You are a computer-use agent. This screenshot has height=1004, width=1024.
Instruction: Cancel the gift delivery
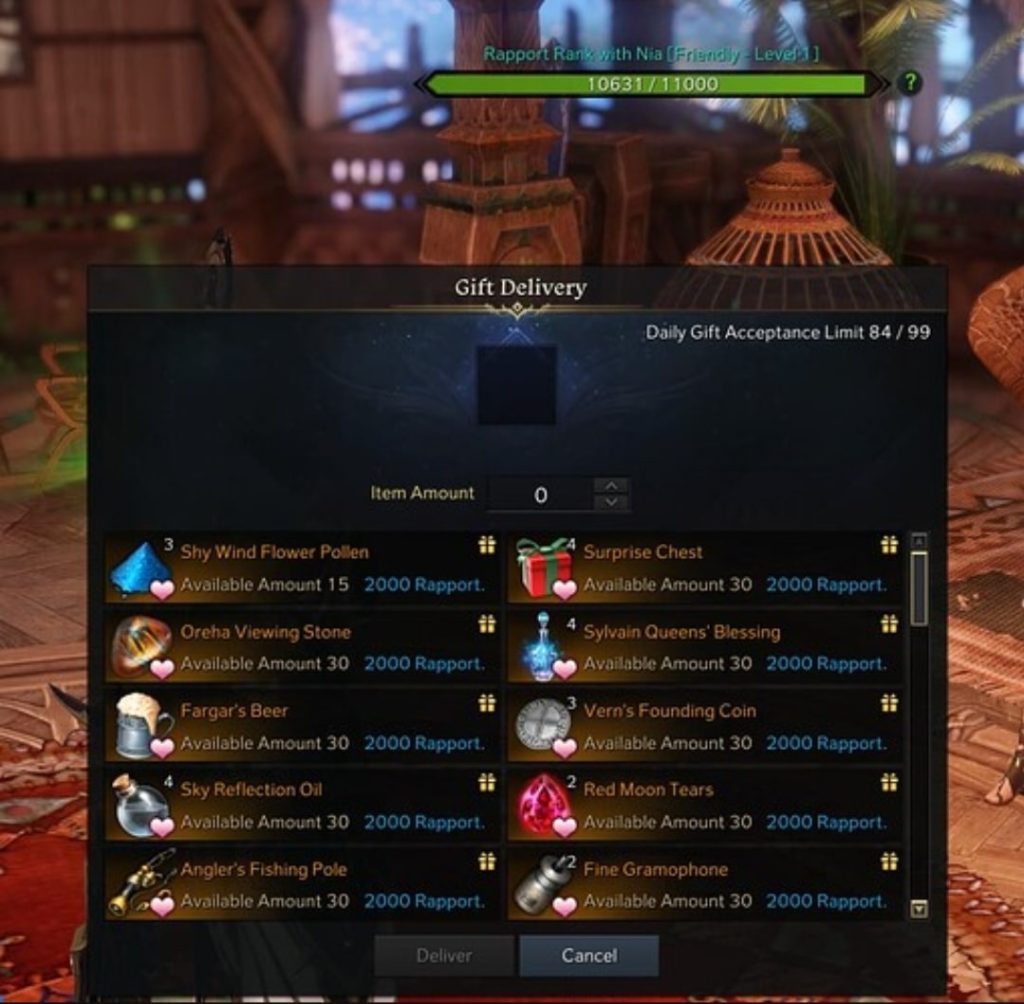589,955
